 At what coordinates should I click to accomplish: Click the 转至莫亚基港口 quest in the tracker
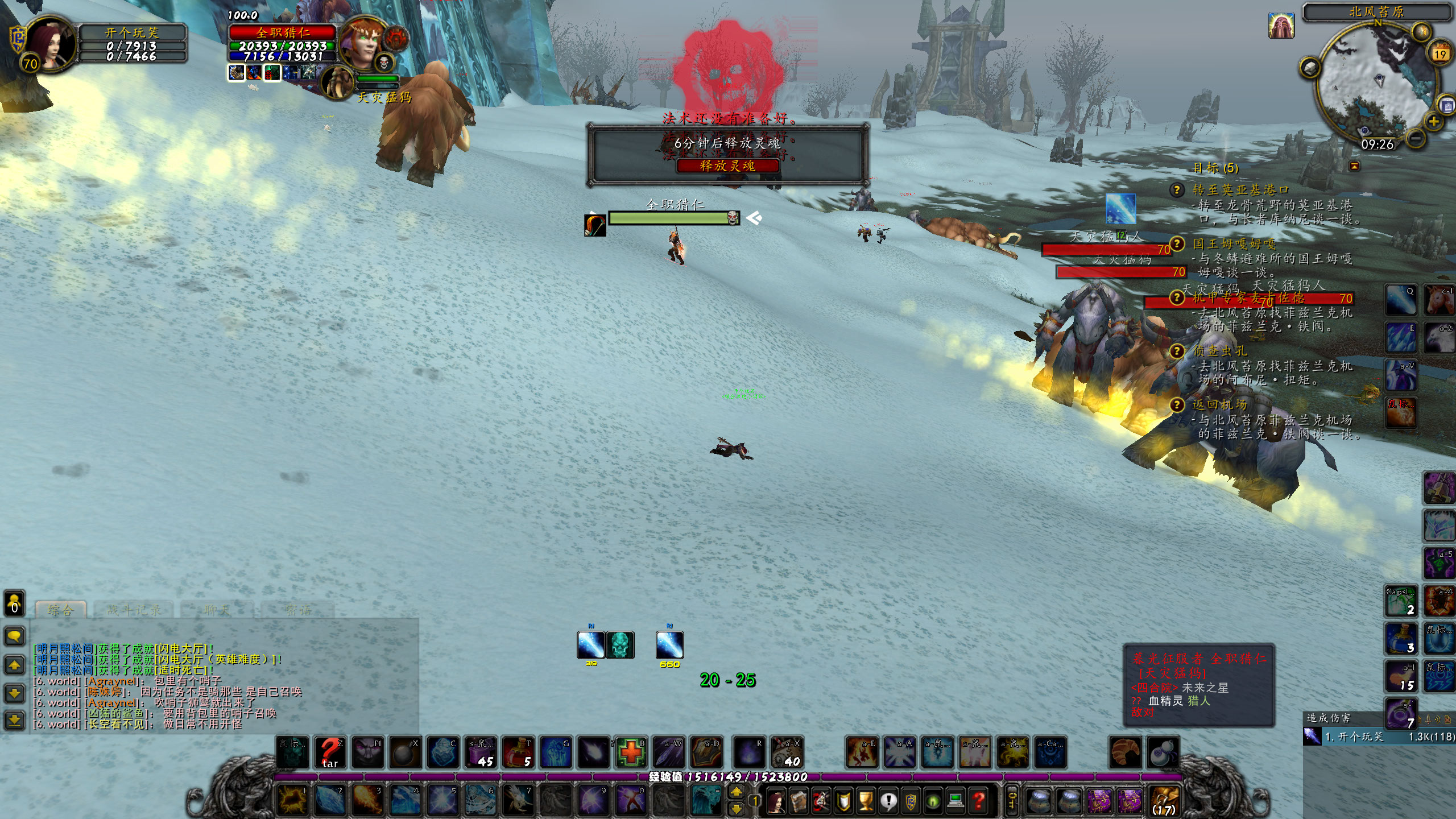click(1240, 189)
